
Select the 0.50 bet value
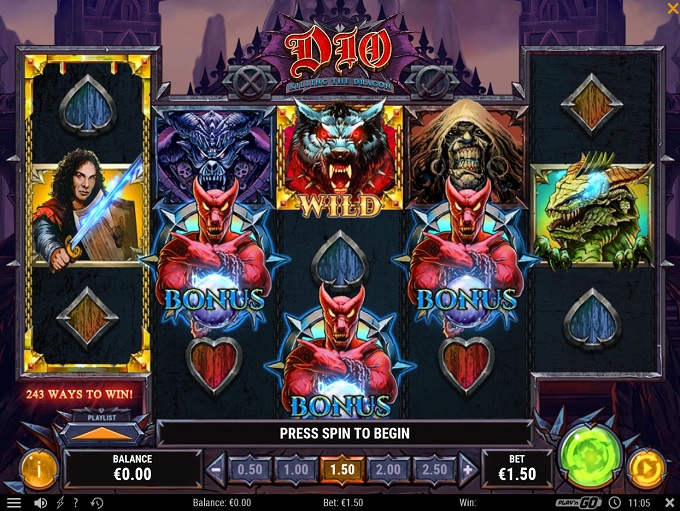click(x=249, y=469)
